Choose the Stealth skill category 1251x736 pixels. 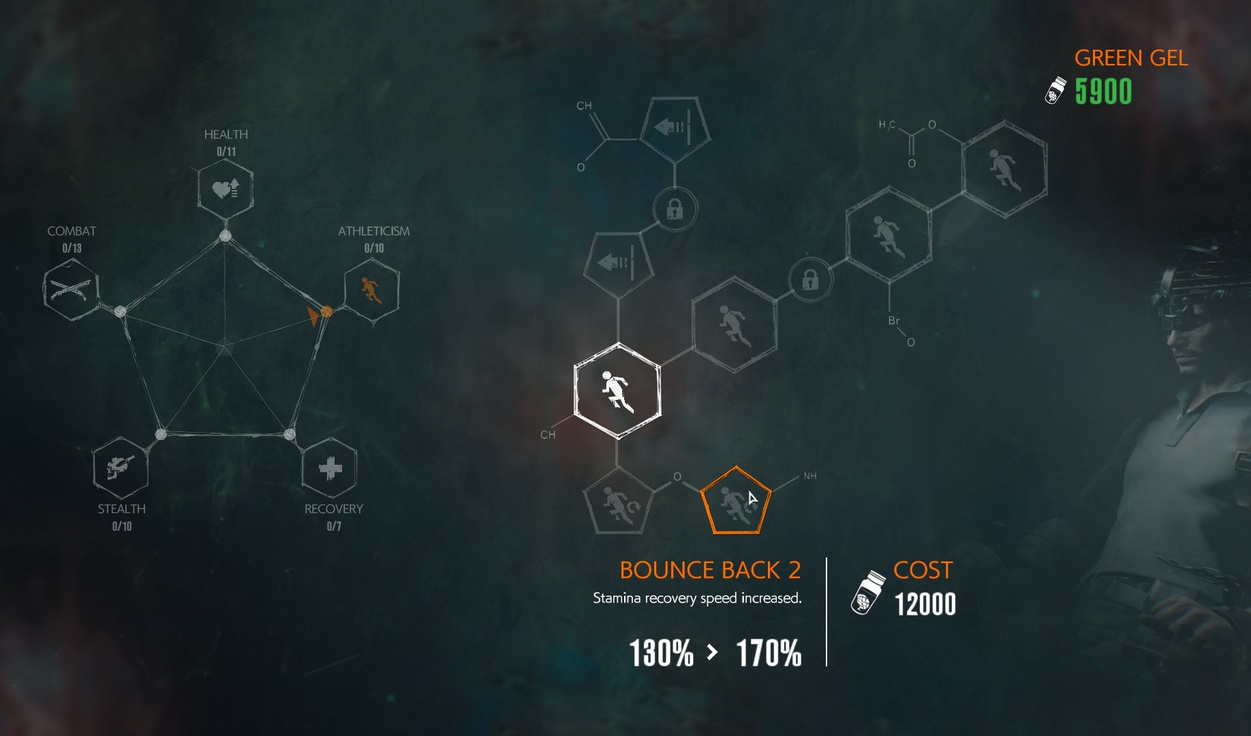[x=121, y=467]
